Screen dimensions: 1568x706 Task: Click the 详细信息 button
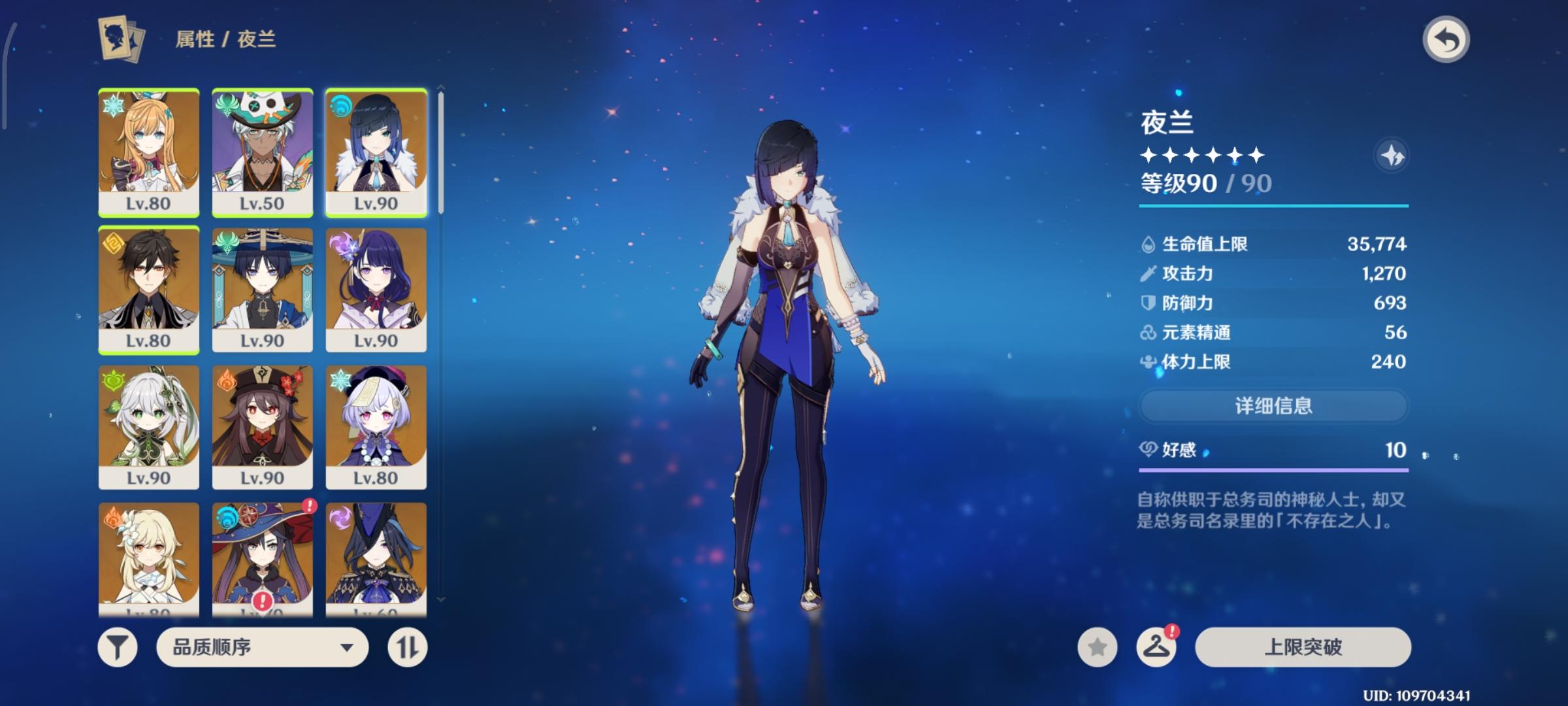[x=1273, y=404]
